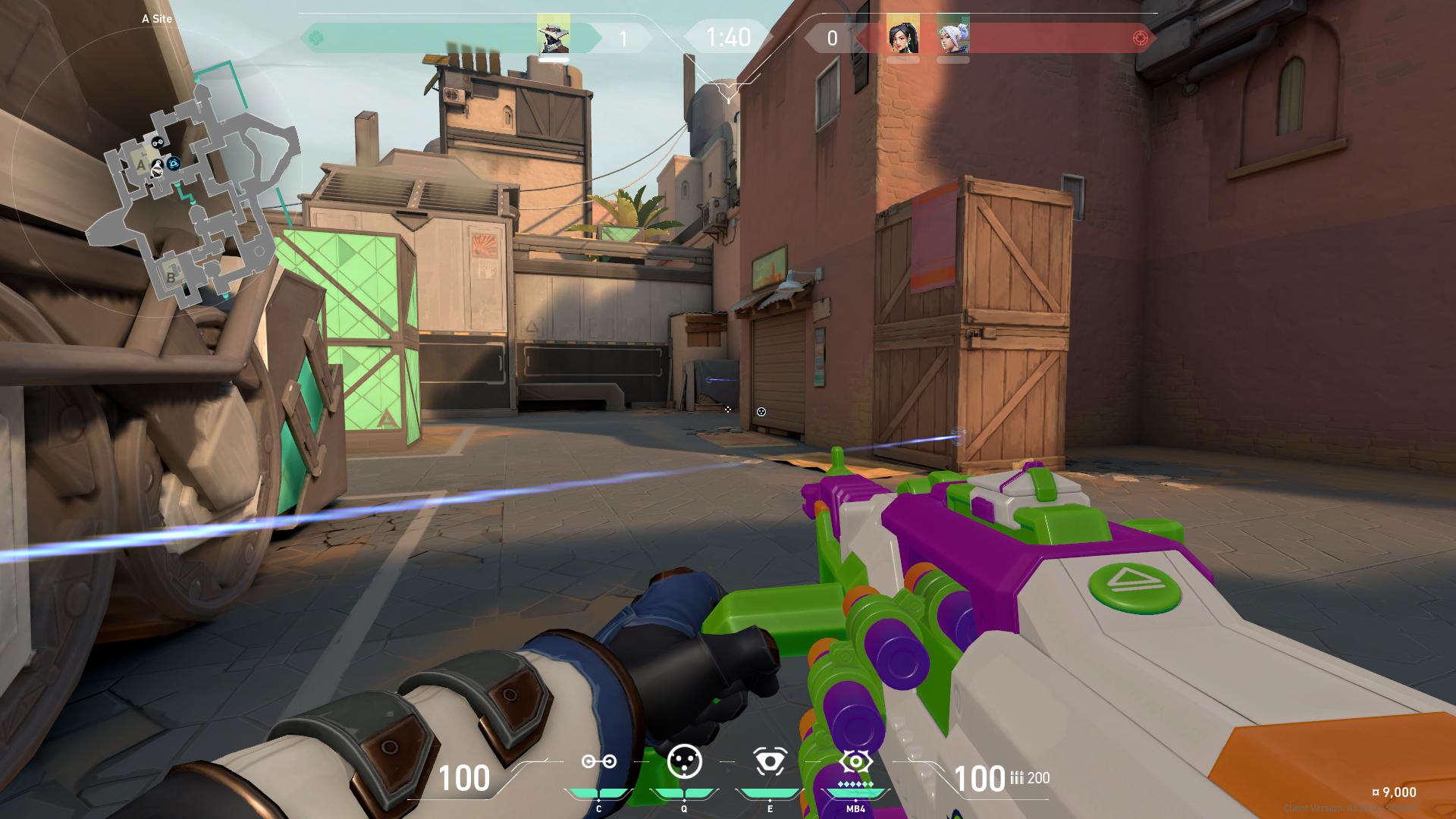Select the Cyber Cage ability icon
This screenshot has width=1456, height=819.
[684, 761]
